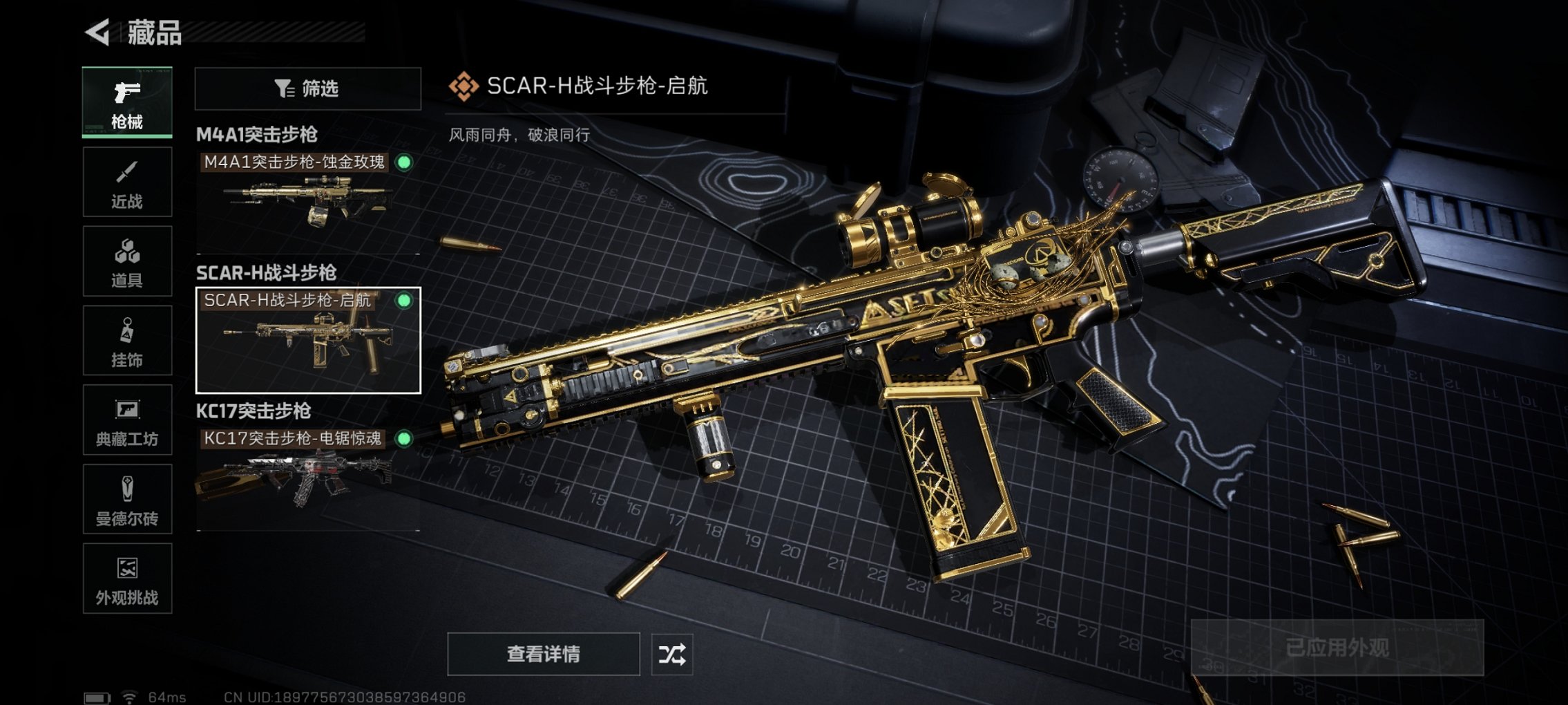Open the 曼德尔砖 Mandel brick section
This screenshot has width=1568, height=705.
pyautogui.click(x=126, y=499)
